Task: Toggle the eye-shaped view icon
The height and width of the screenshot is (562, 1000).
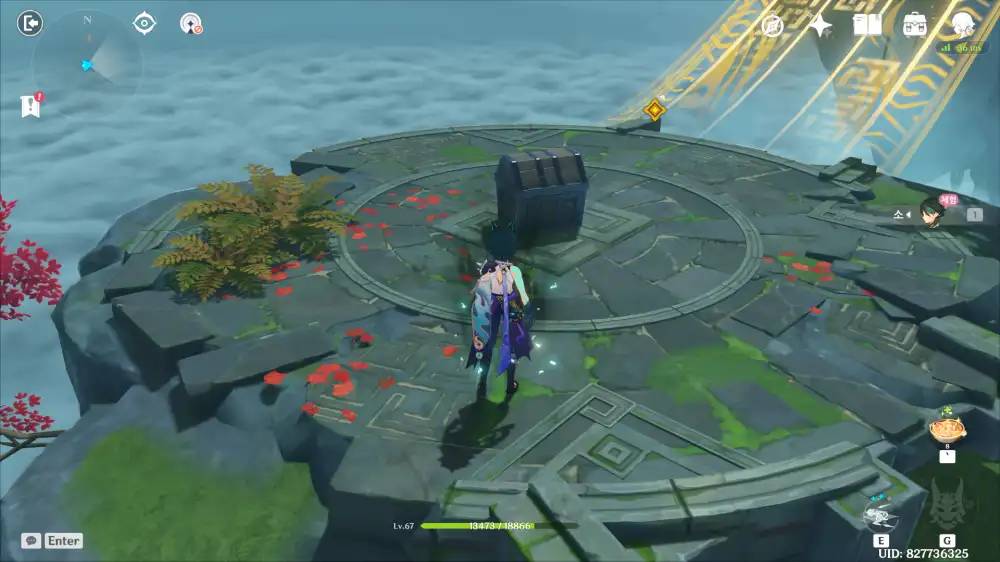Action: click(145, 23)
